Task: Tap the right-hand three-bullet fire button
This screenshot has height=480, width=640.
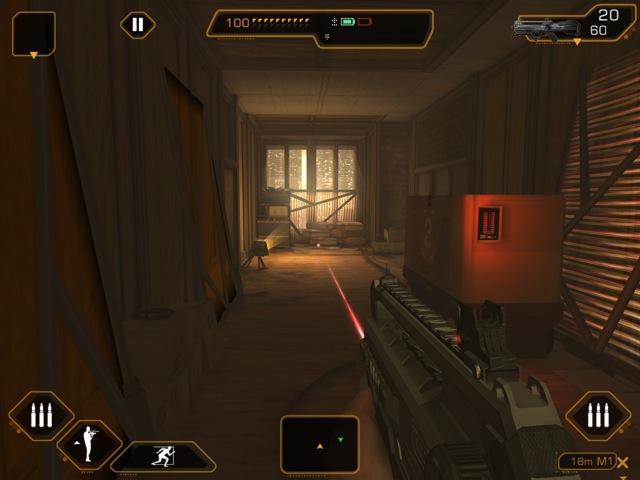Action: (x=598, y=415)
